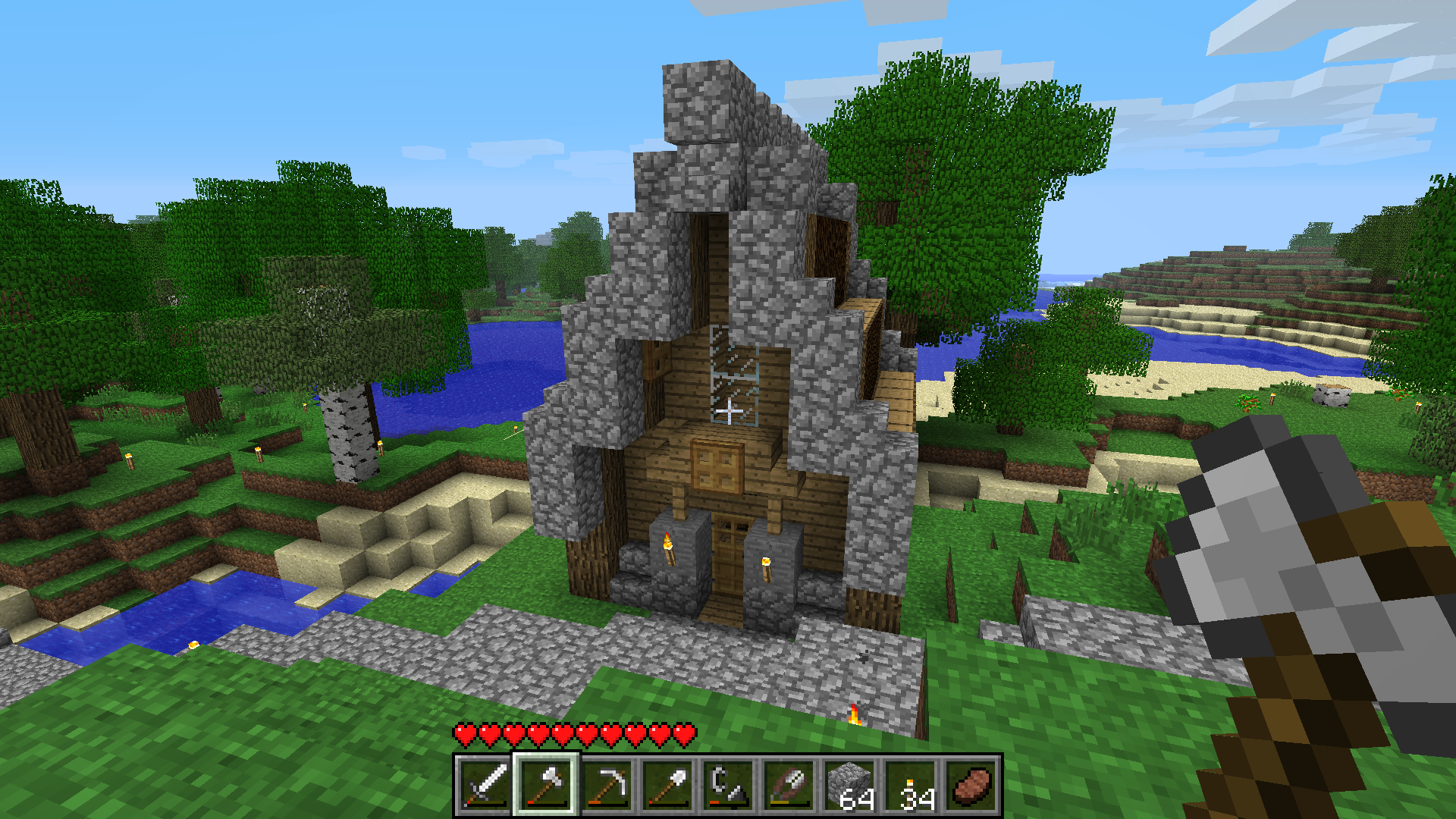The image size is (1456, 819).
Task: Select the cobblestone stack of 64
Action: [849, 785]
